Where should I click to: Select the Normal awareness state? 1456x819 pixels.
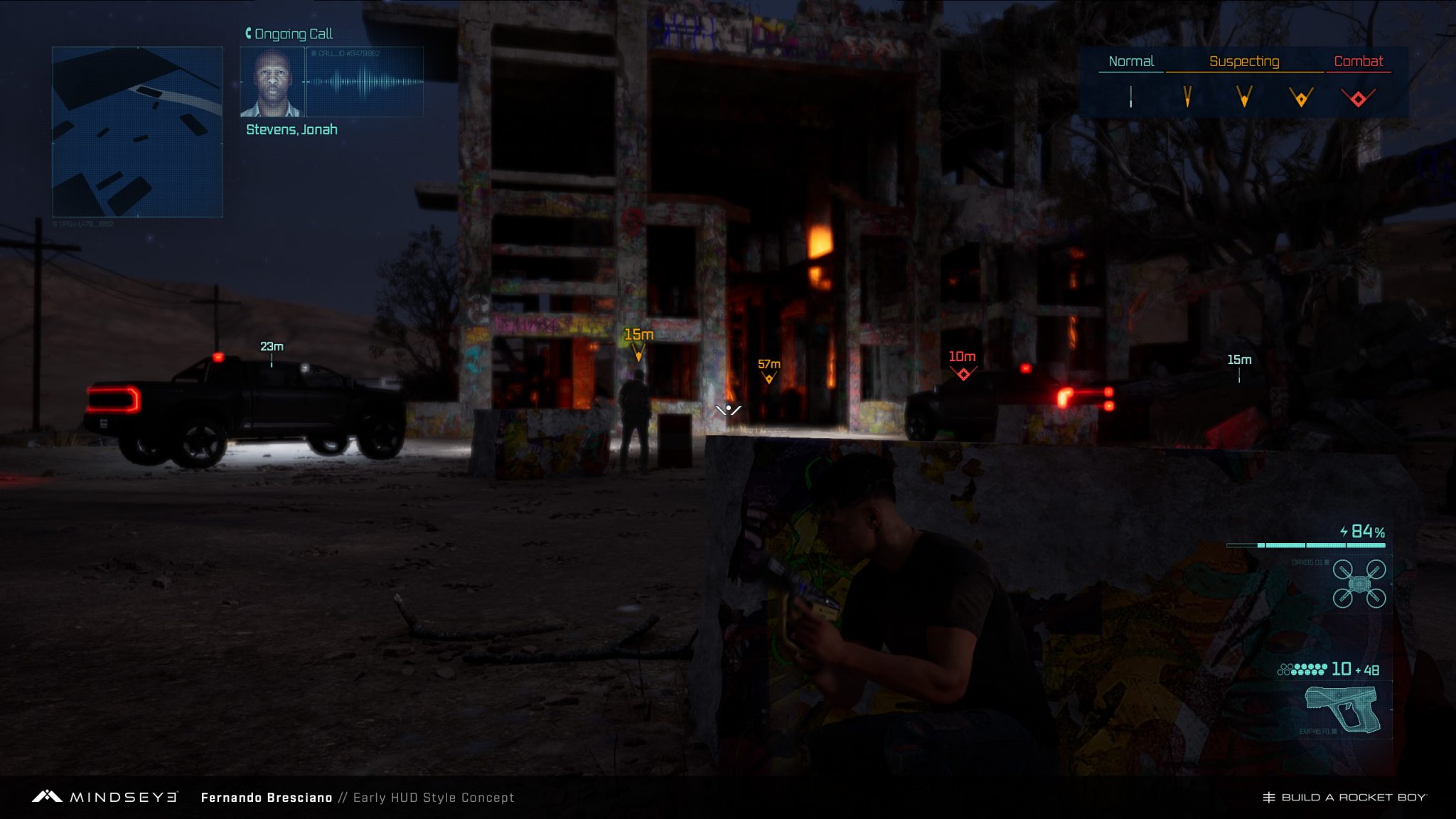point(1130,62)
